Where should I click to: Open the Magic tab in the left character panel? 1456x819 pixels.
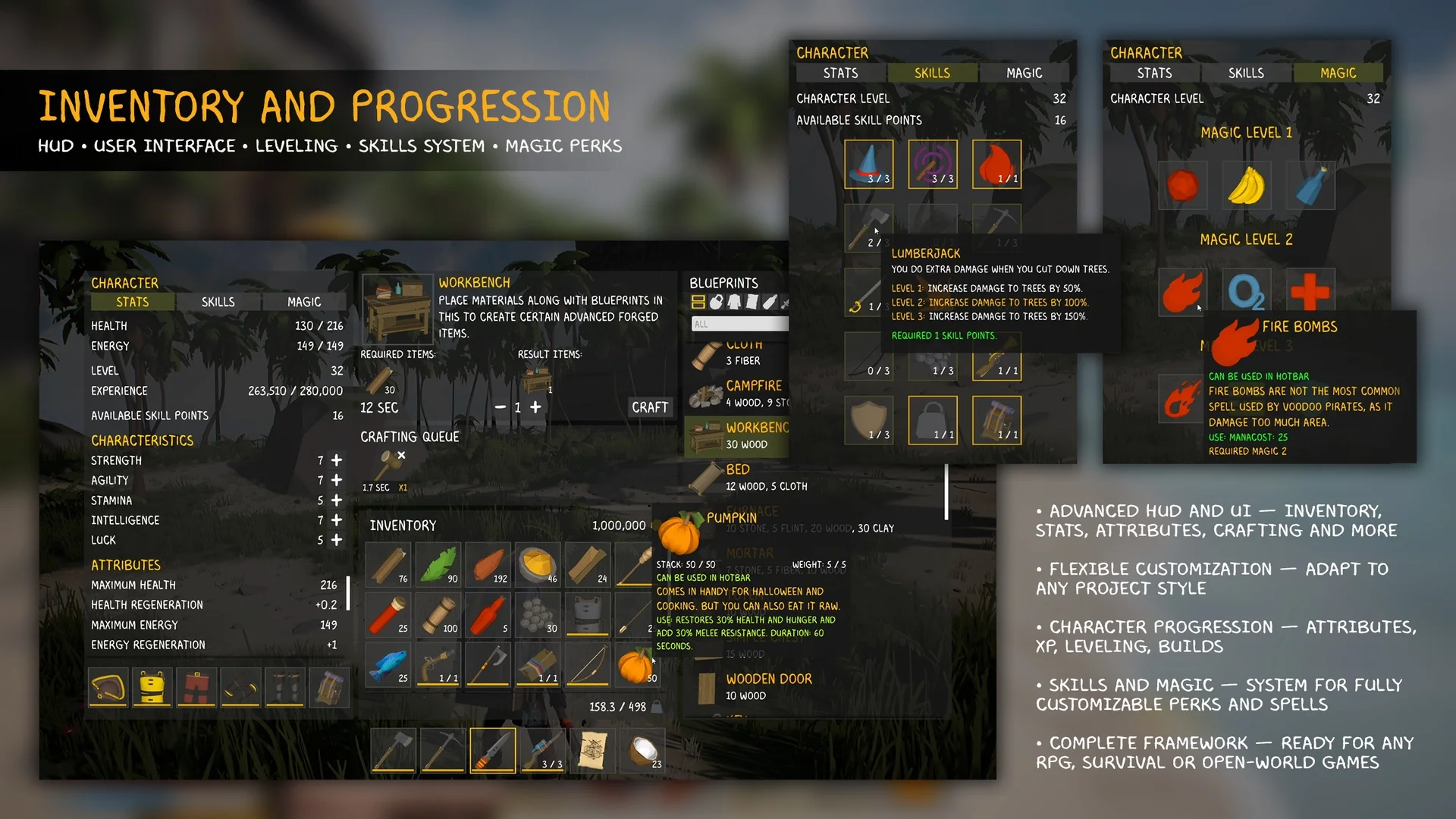click(303, 302)
